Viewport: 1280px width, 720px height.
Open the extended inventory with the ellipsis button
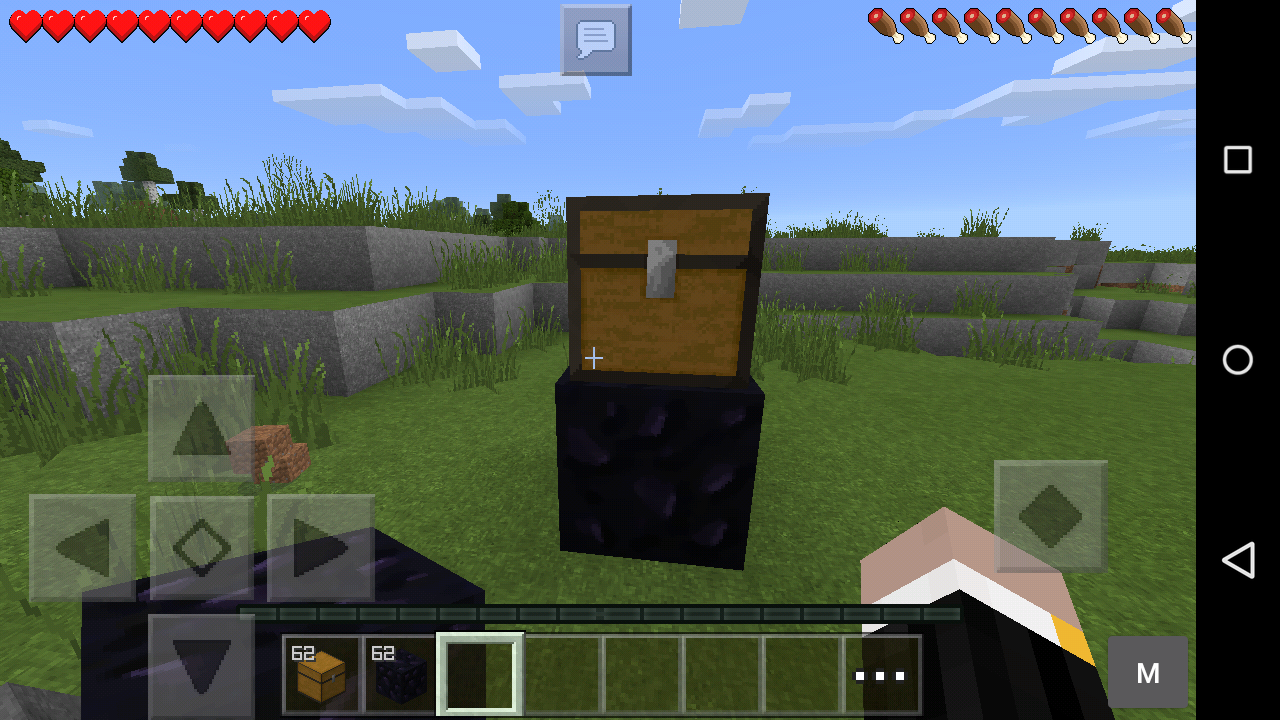click(x=882, y=673)
